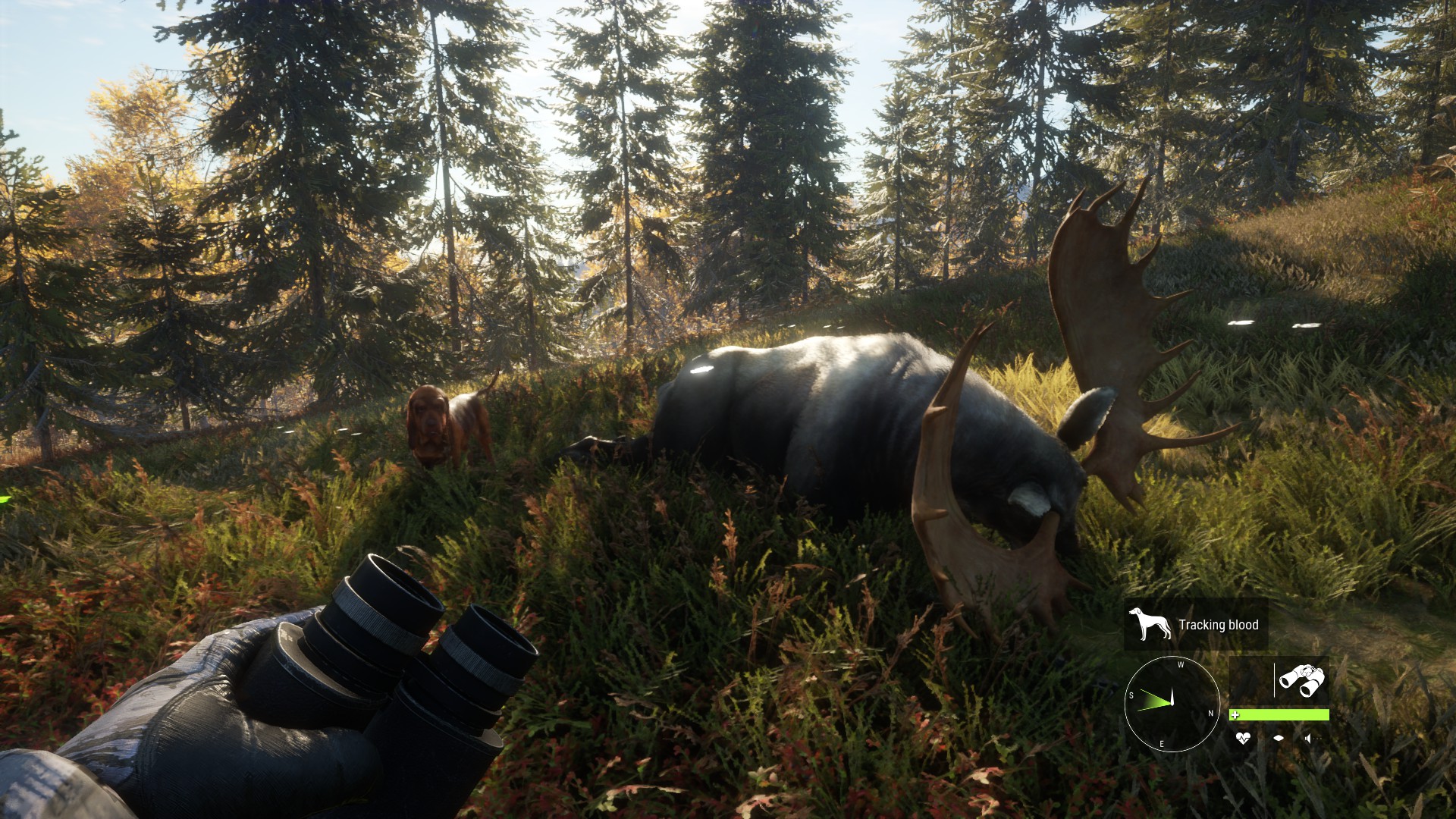
Task: Click the dog companion status icon
Action: tap(1150, 624)
